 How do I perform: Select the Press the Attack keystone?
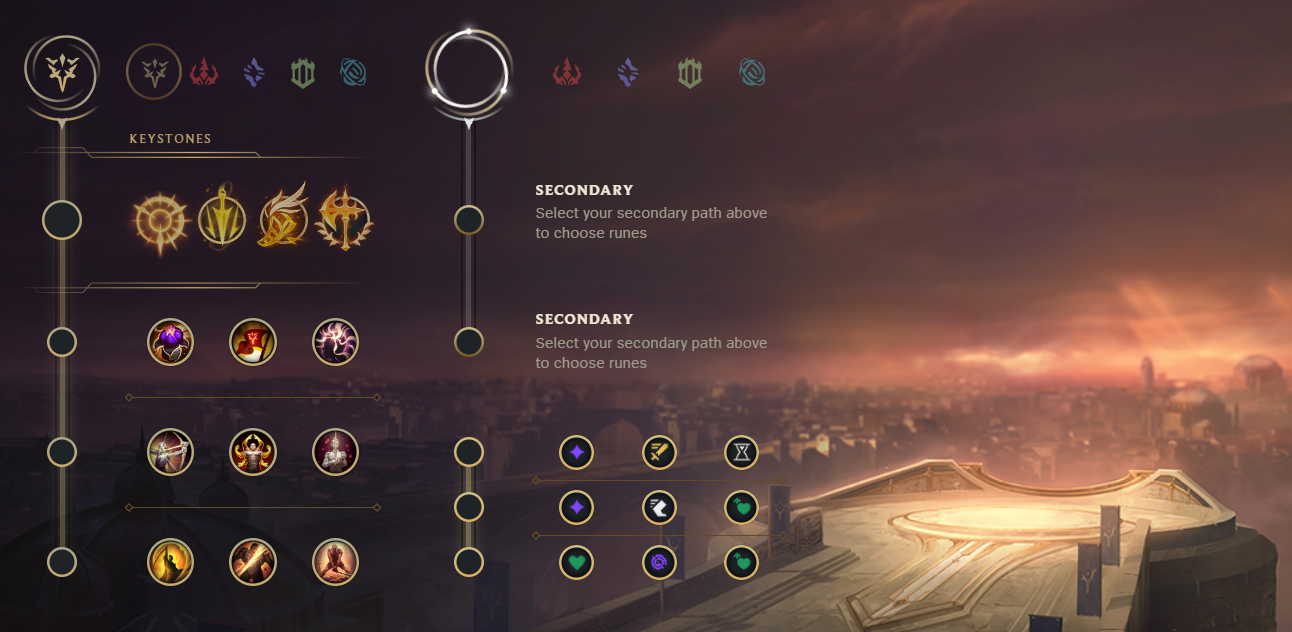(159, 219)
